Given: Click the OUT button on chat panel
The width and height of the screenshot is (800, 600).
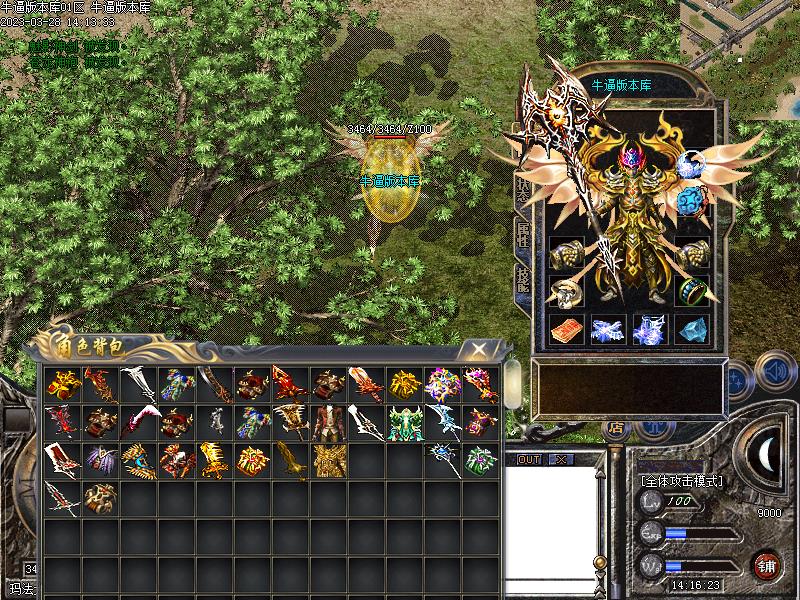Looking at the screenshot, I should pos(529,459).
